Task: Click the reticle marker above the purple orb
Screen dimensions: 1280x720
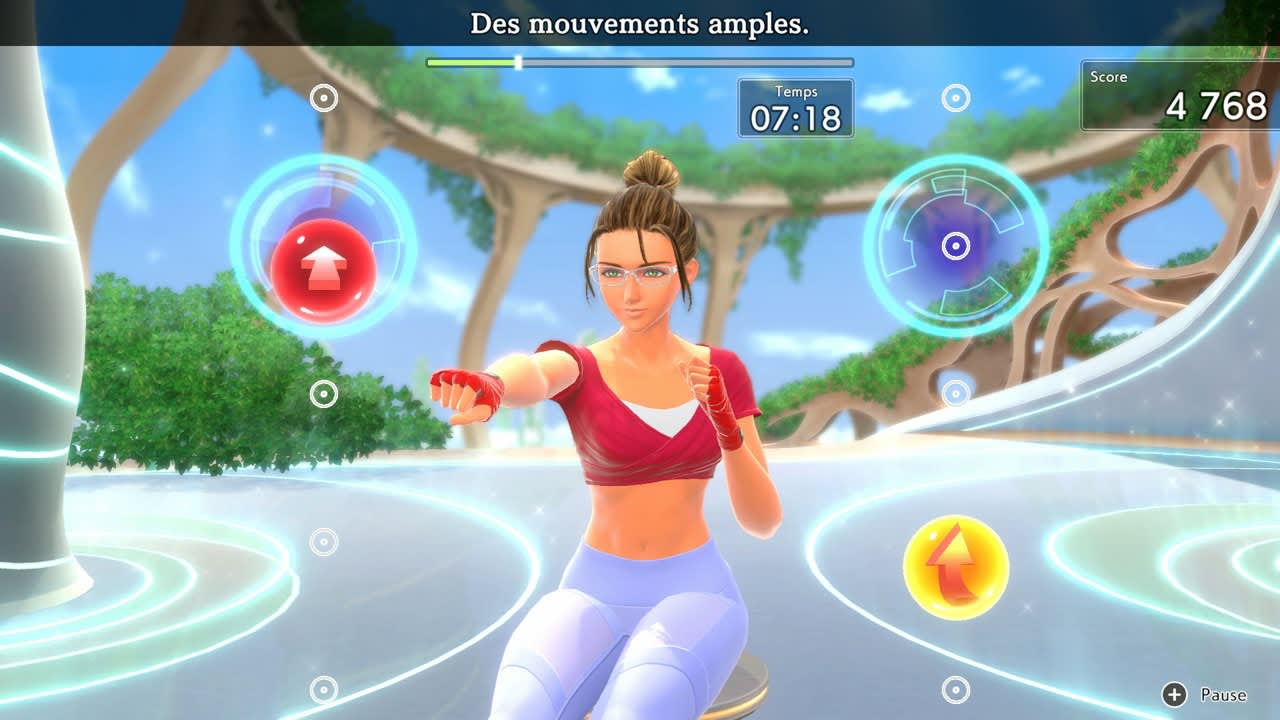Action: click(957, 96)
